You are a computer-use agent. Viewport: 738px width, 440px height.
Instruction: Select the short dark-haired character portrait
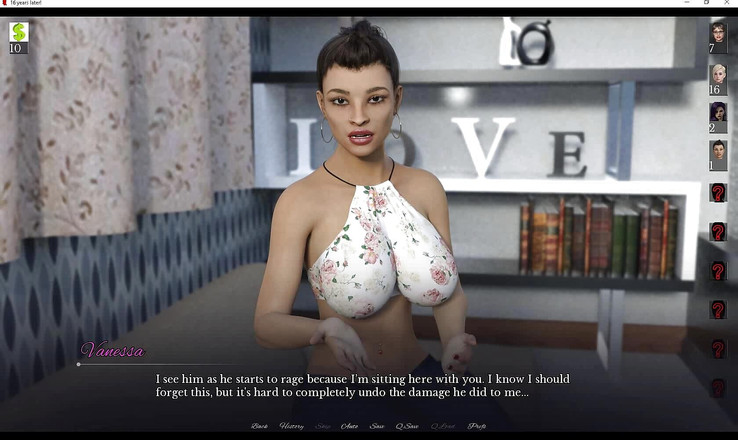(718, 151)
